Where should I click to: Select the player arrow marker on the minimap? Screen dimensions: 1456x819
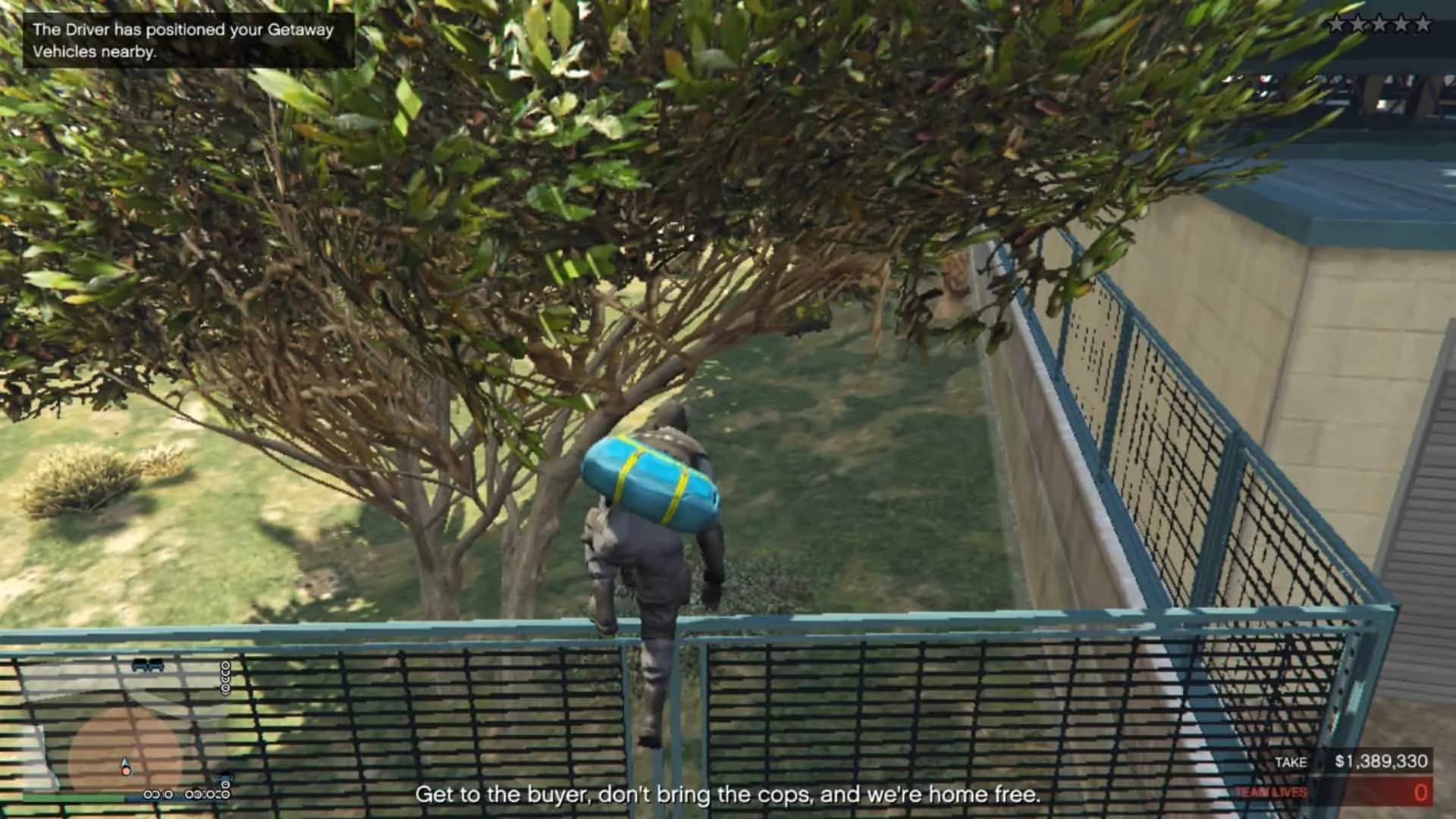(x=124, y=761)
